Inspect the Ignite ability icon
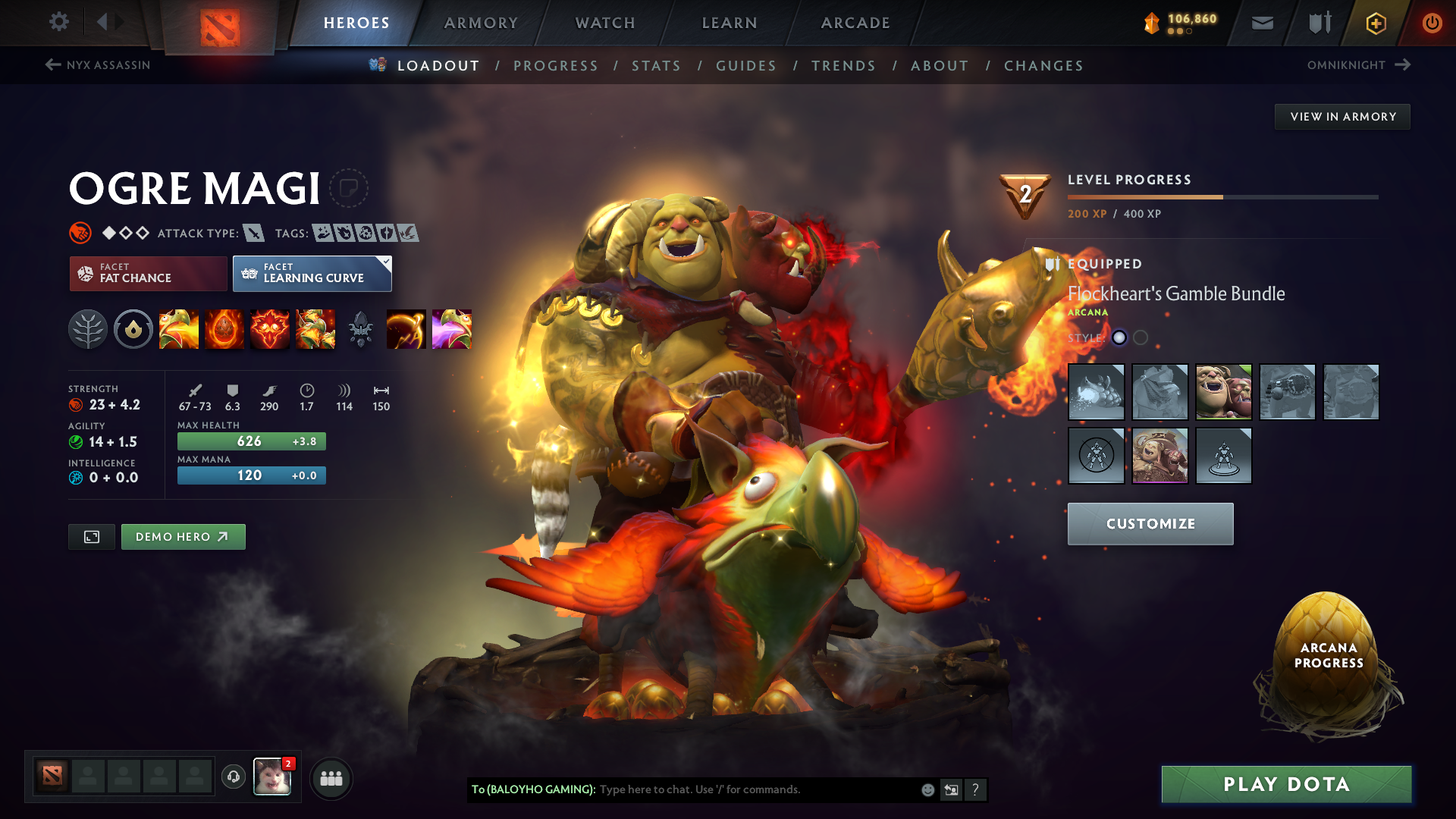The image size is (1456, 819). pos(224,329)
